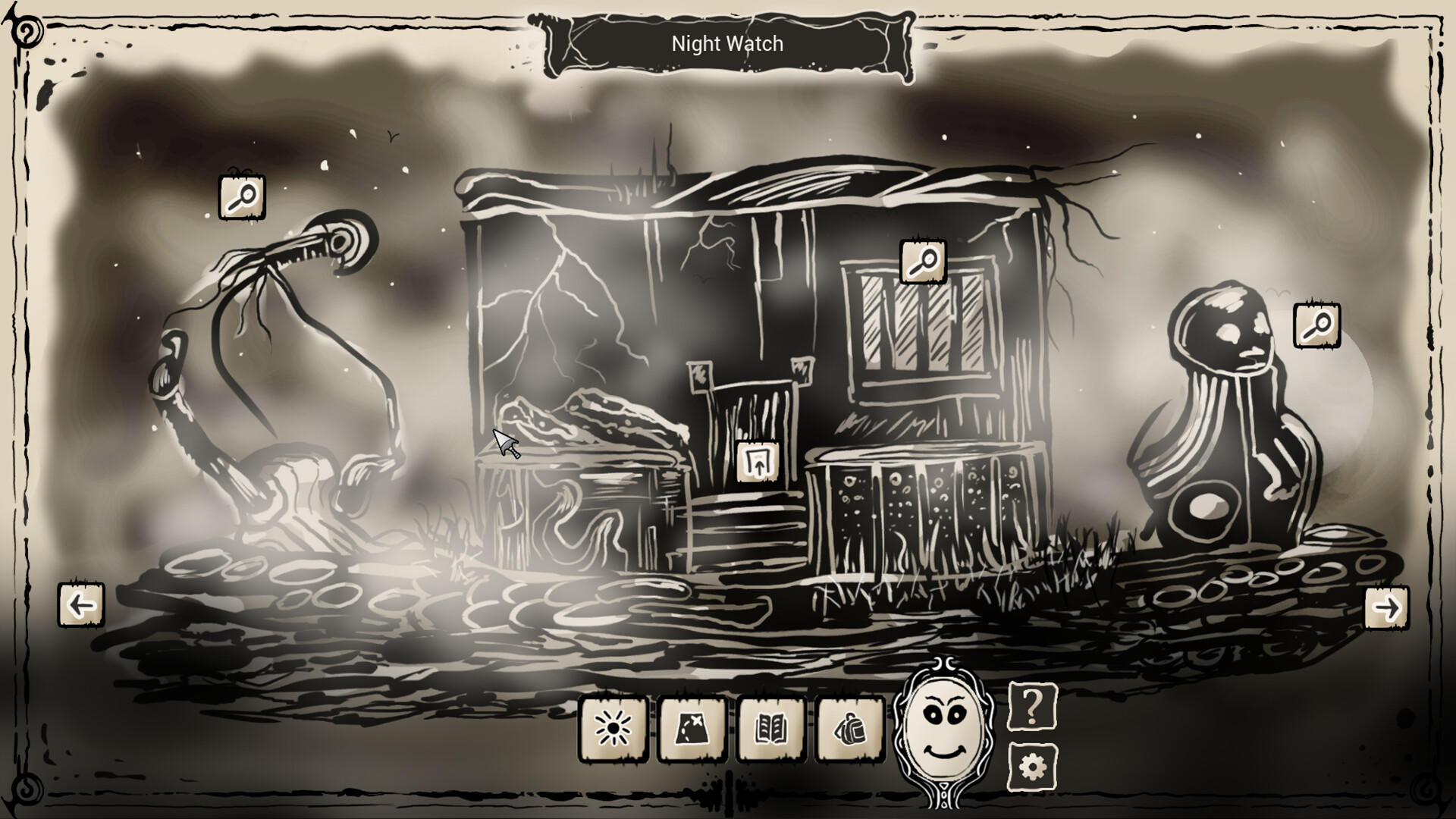Click the Night Watch title banner
The image size is (1456, 819).
(x=726, y=43)
